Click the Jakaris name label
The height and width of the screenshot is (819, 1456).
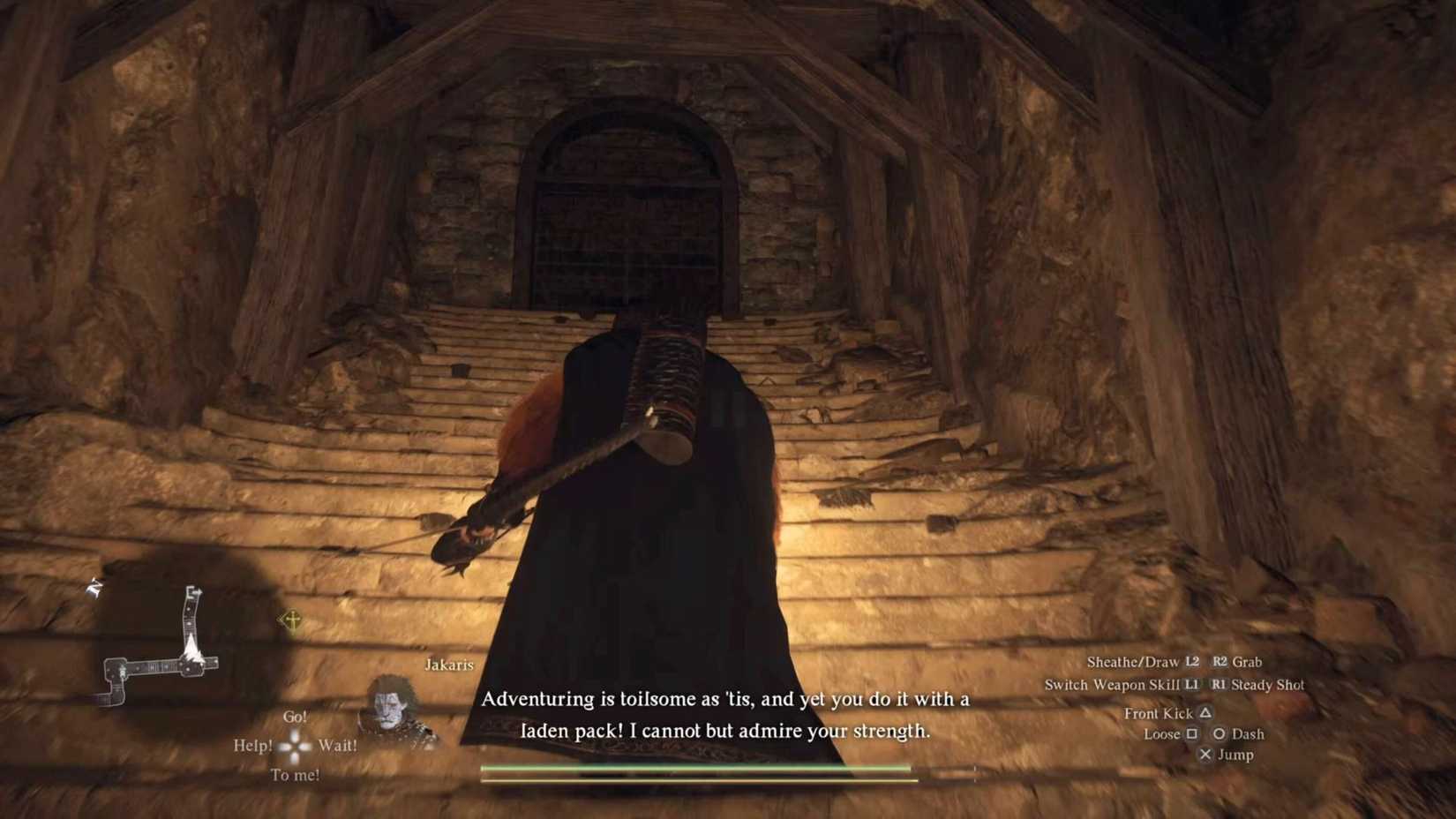(x=447, y=664)
